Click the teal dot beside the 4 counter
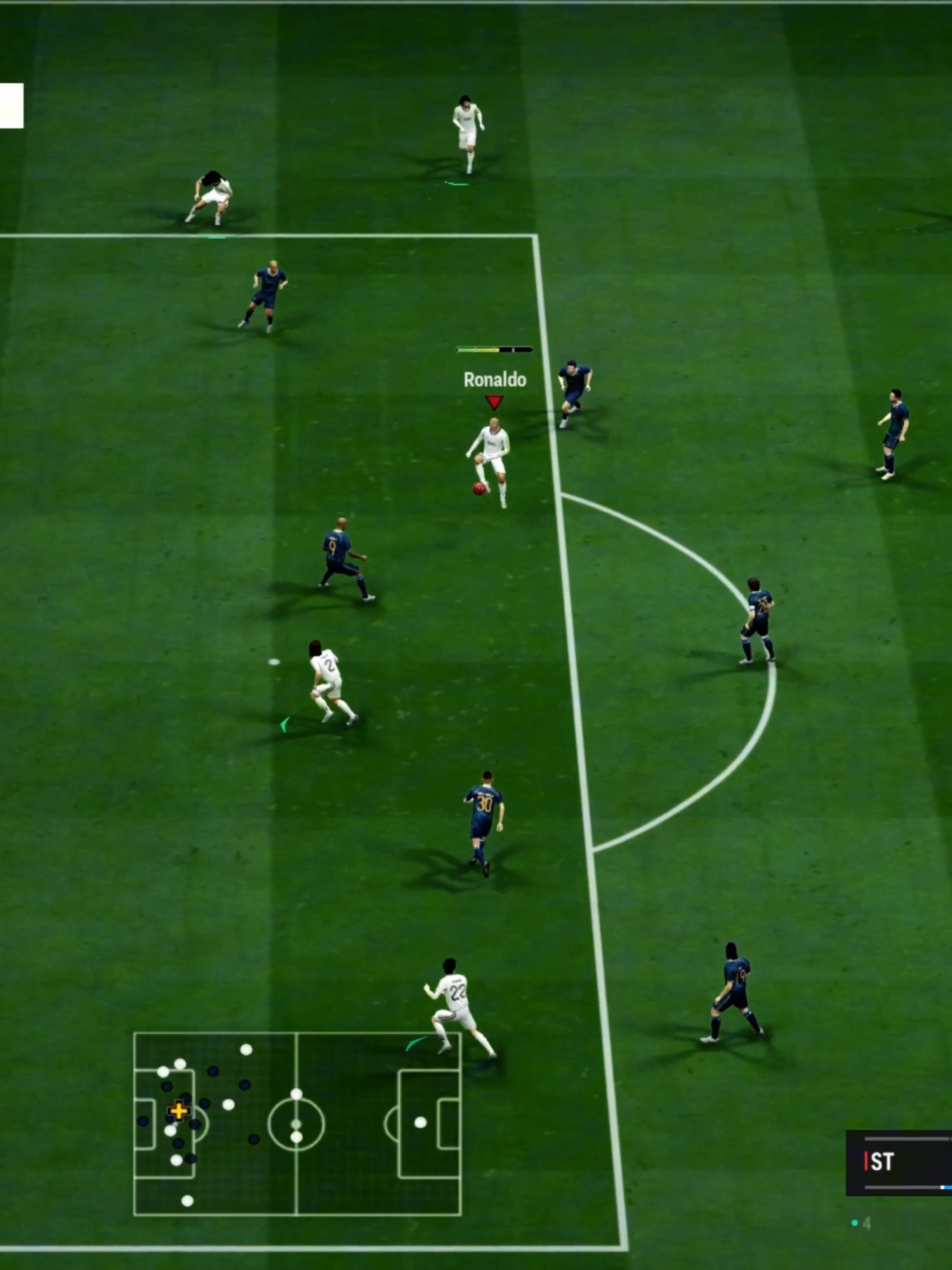952x1270 pixels. [x=854, y=1224]
